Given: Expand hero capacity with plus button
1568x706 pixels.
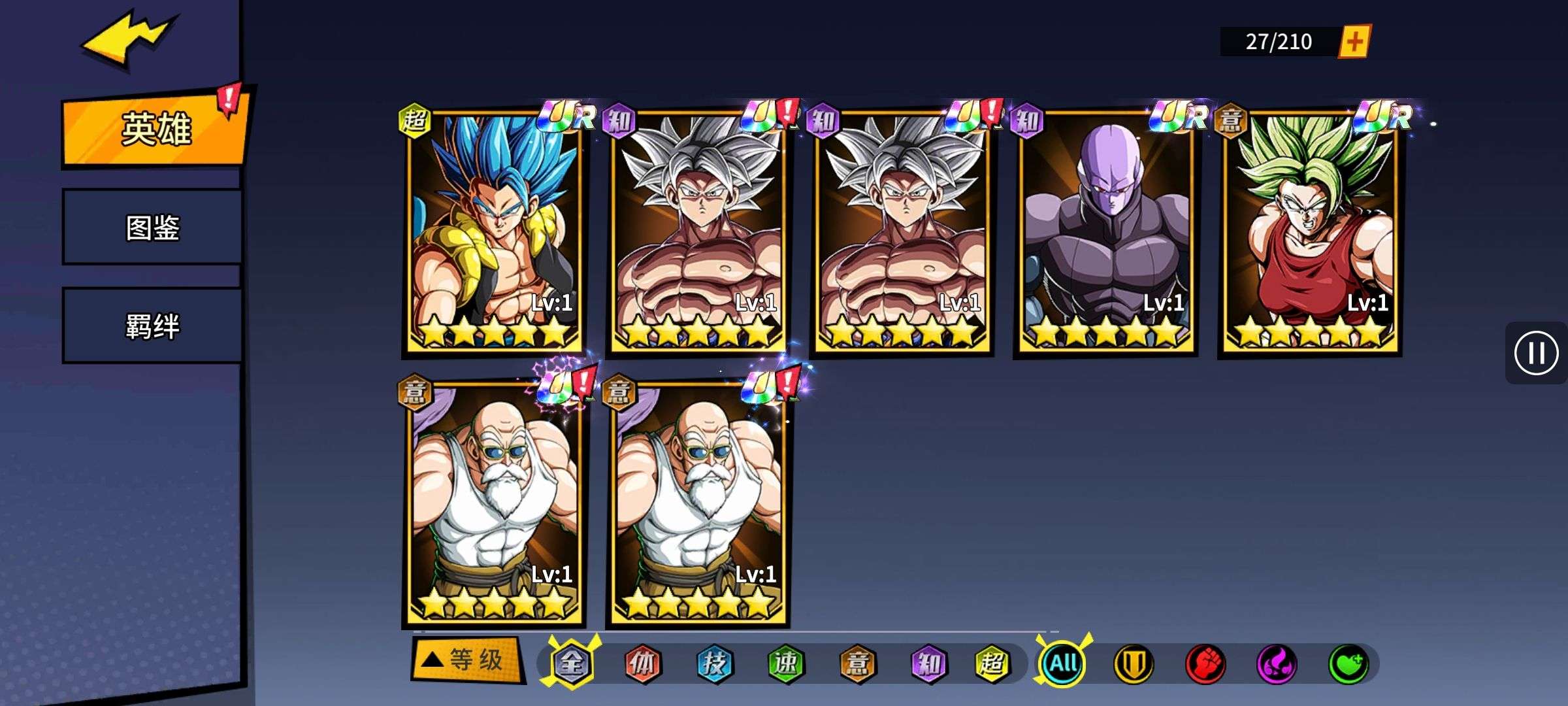Looking at the screenshot, I should (x=1354, y=42).
